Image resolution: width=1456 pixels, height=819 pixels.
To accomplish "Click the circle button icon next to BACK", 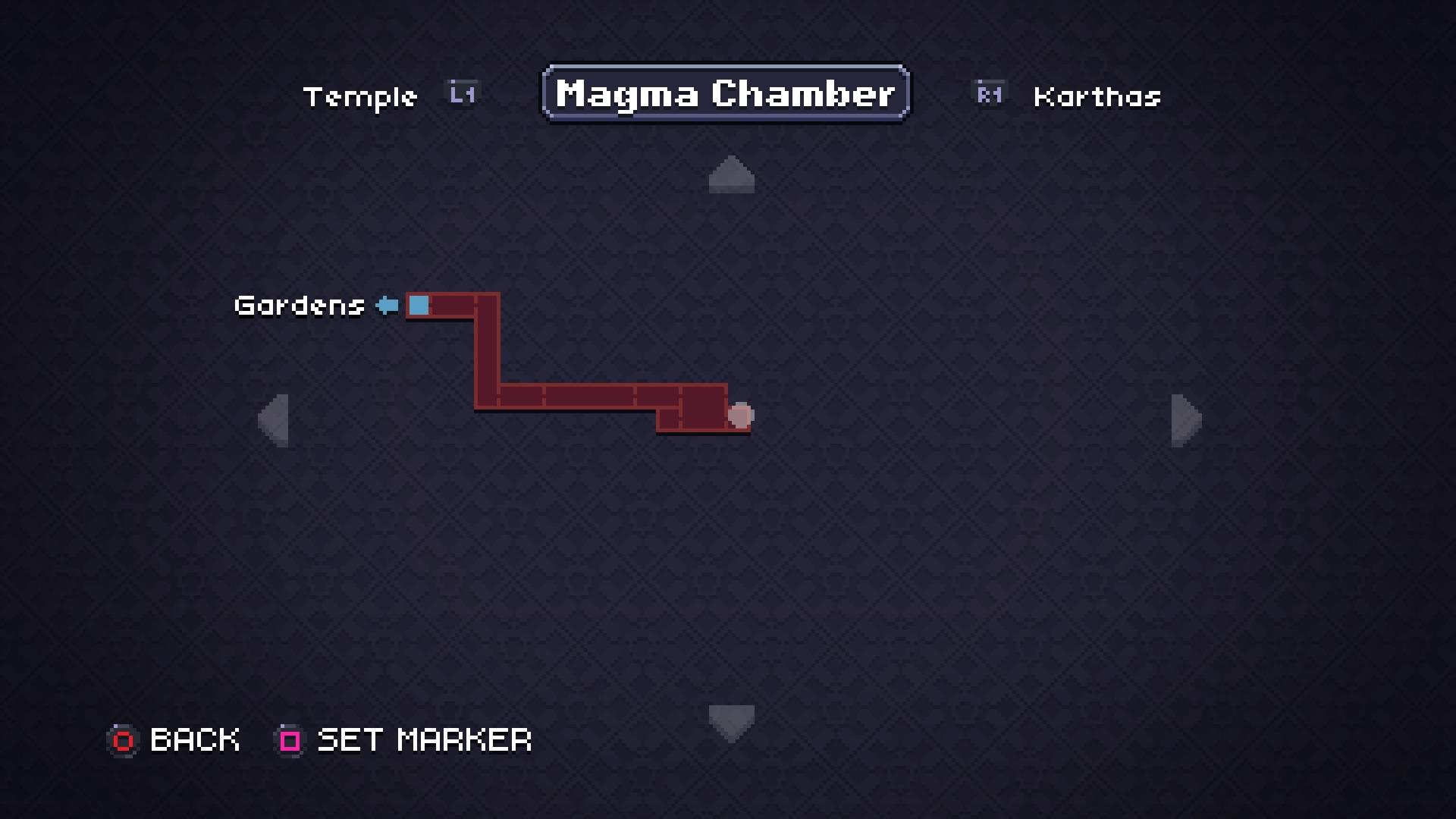I will pyautogui.click(x=123, y=740).
